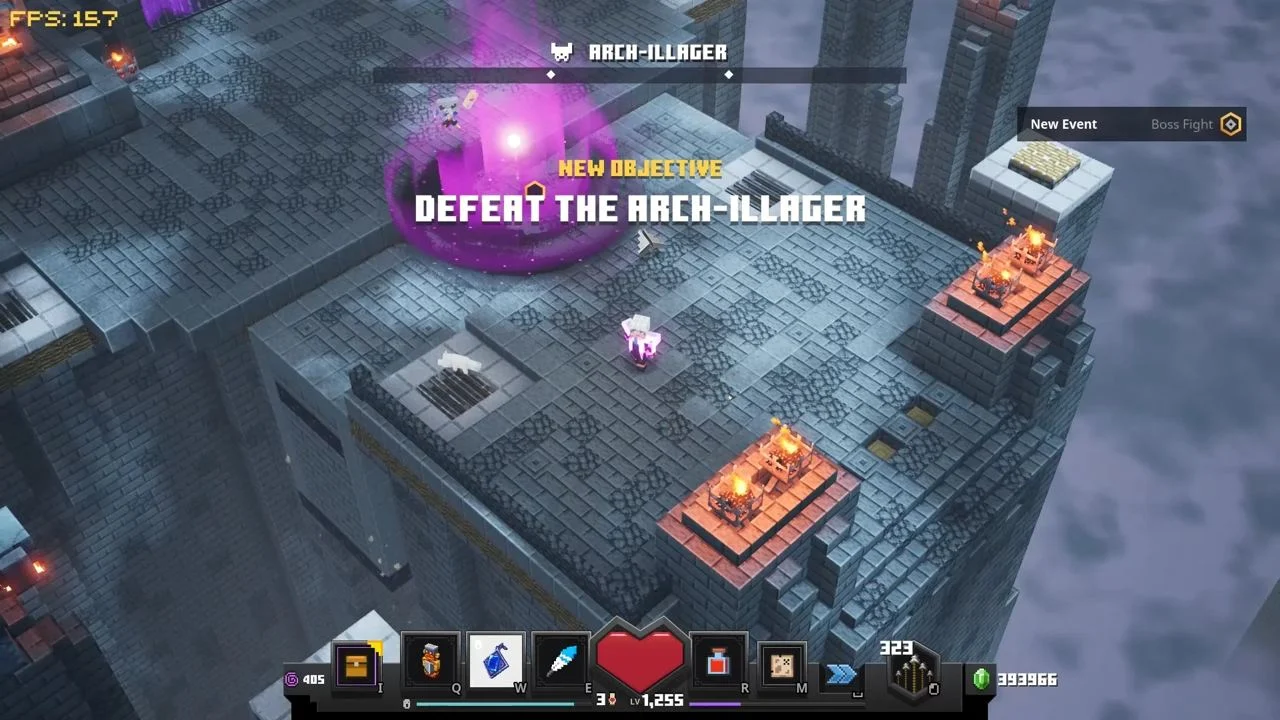Image resolution: width=1280 pixels, height=720 pixels.
Task: Toggle the heart health display
Action: pyautogui.click(x=640, y=660)
